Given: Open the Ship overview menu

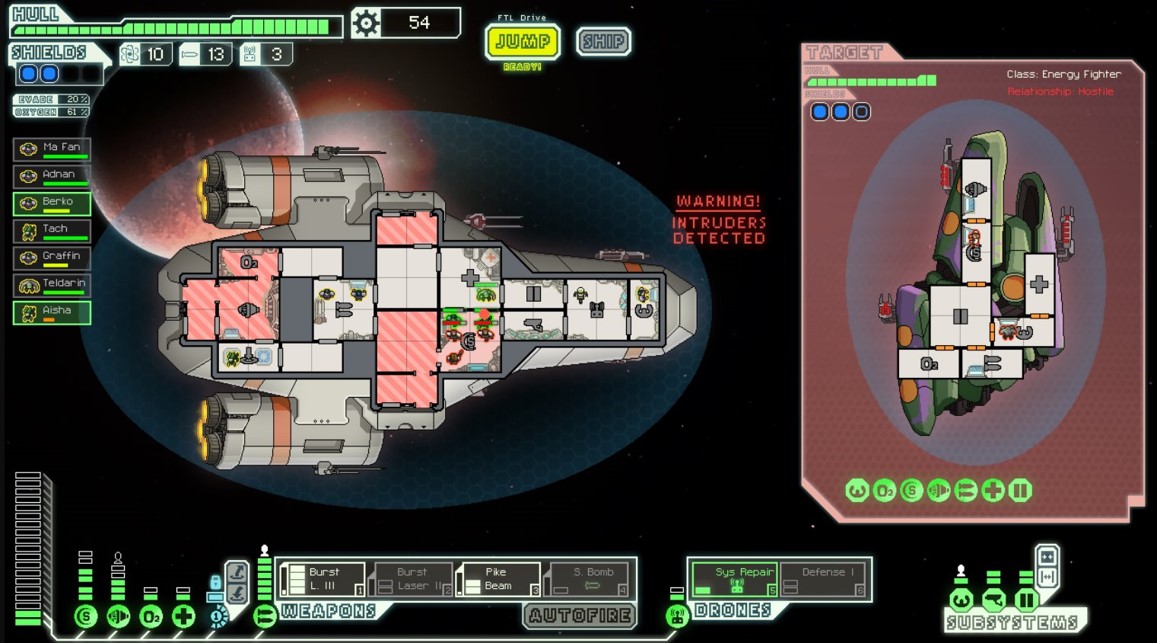Looking at the screenshot, I should point(603,42).
